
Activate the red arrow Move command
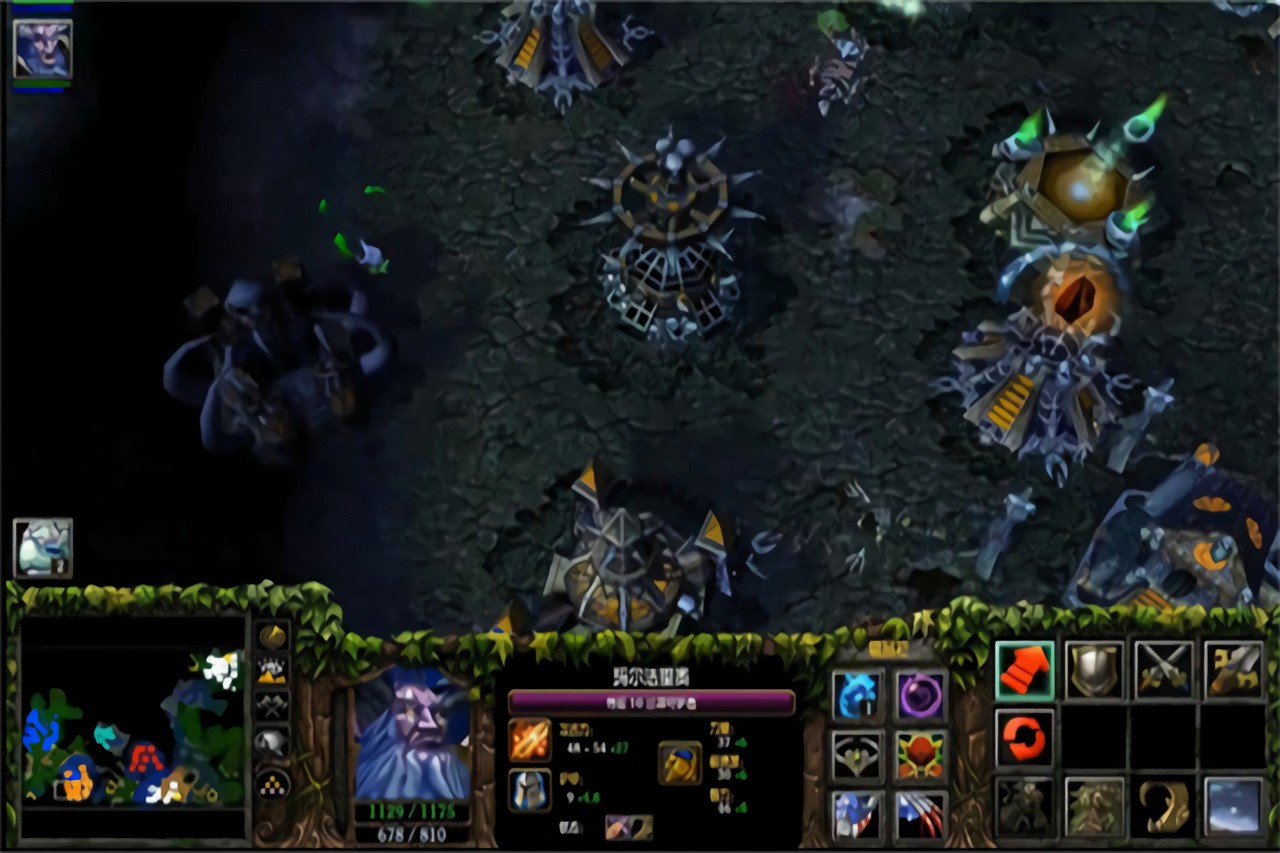pyautogui.click(x=1024, y=670)
